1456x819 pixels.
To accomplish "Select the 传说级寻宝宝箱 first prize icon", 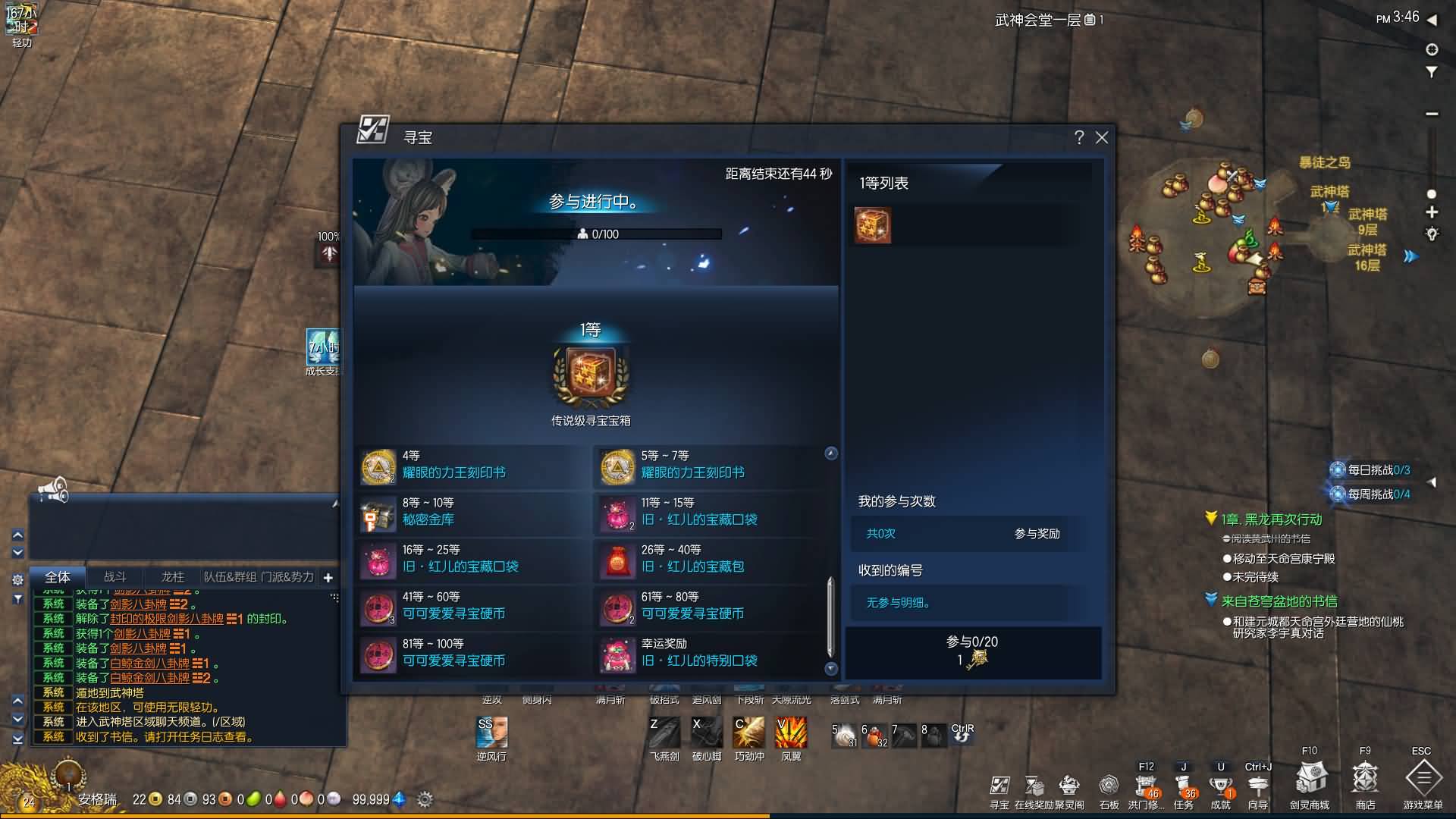I will coord(591,374).
